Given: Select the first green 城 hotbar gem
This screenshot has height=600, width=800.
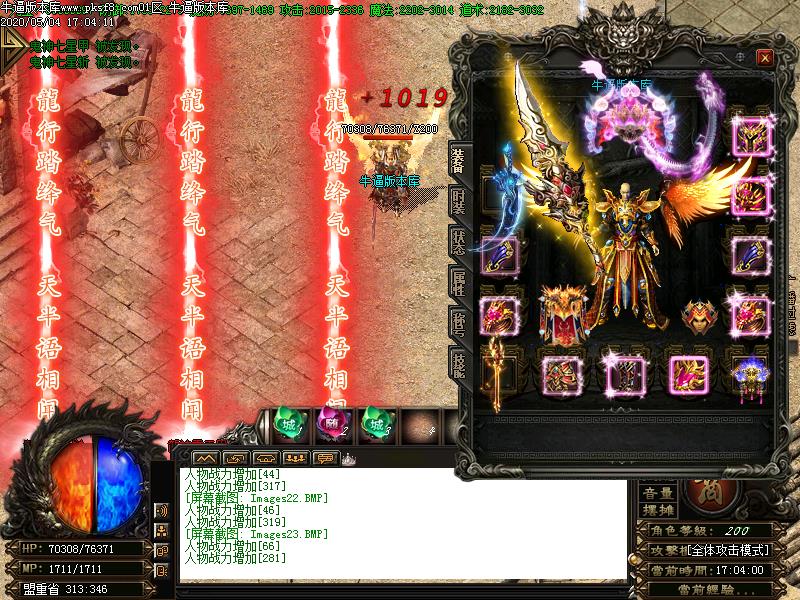Looking at the screenshot, I should 286,422.
